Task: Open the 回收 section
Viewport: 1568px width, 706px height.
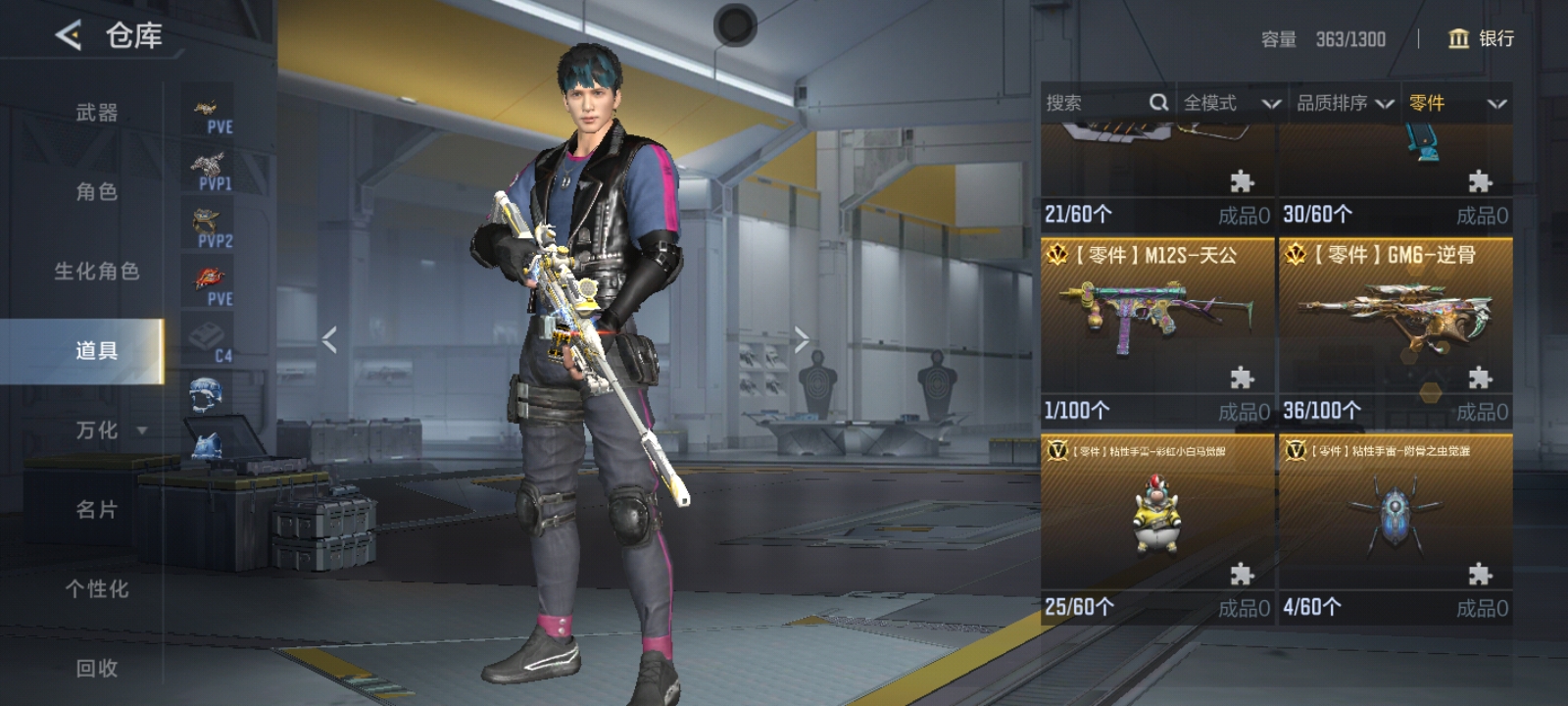Action: [97, 669]
